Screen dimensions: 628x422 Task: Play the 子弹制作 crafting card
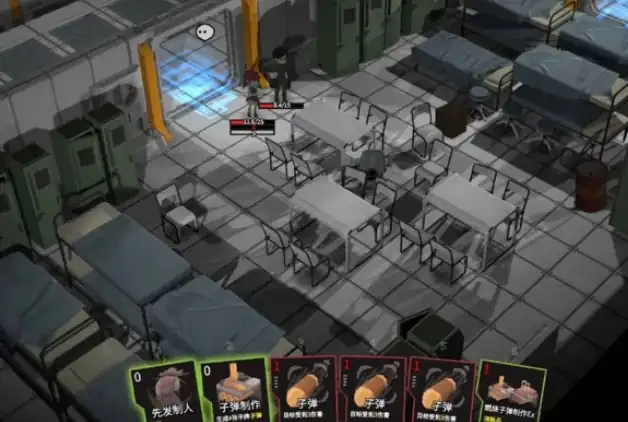pyautogui.click(x=233, y=391)
